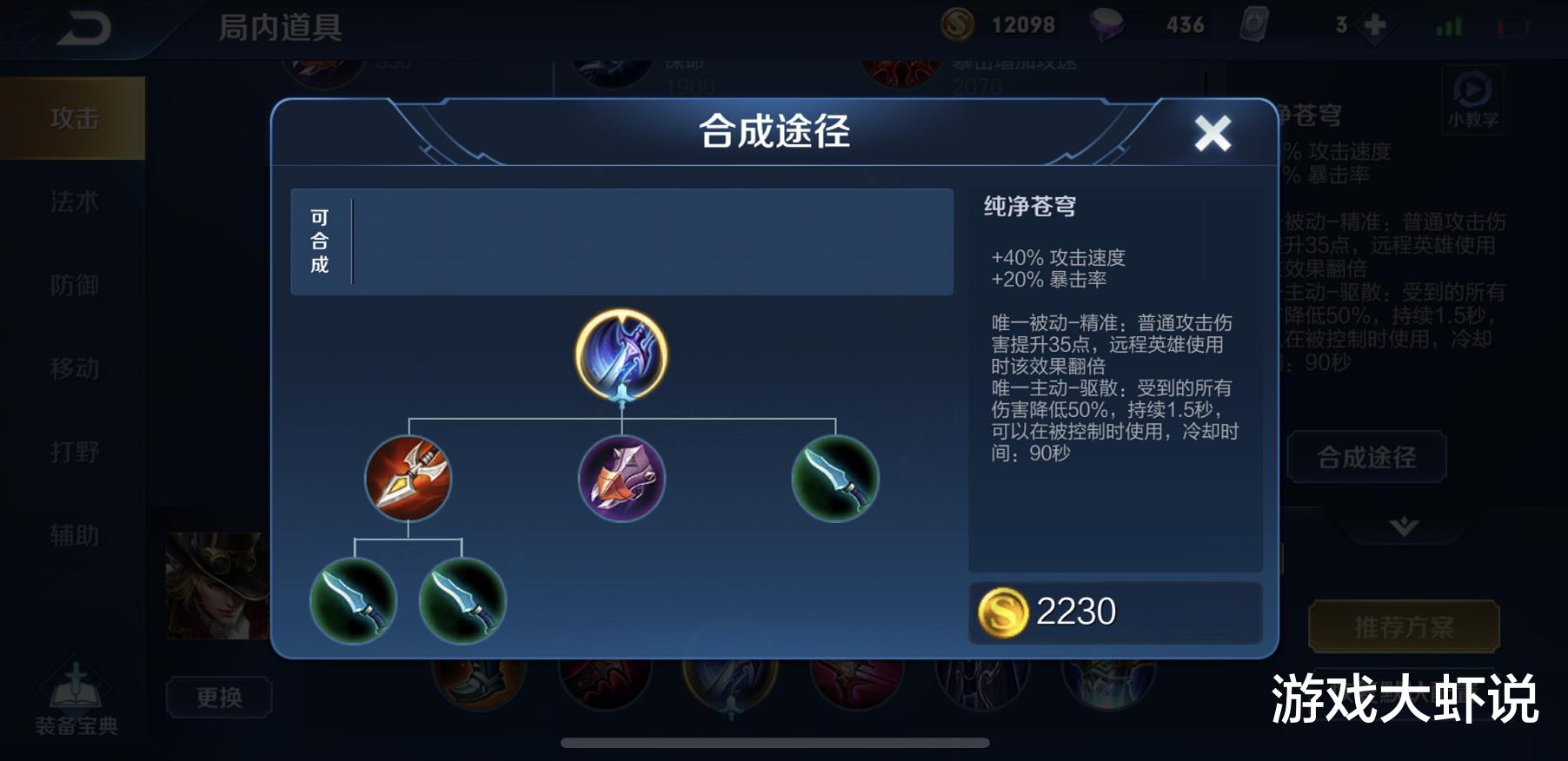This screenshot has height=761, width=1568.
Task: Click the 更换 swap hero button
Action: tap(220, 698)
